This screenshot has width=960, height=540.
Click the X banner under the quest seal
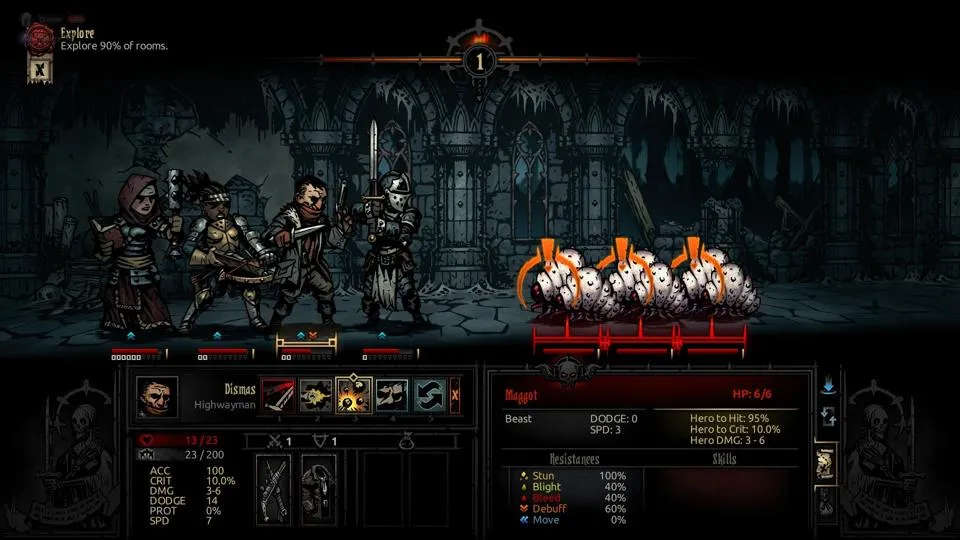tap(39, 71)
